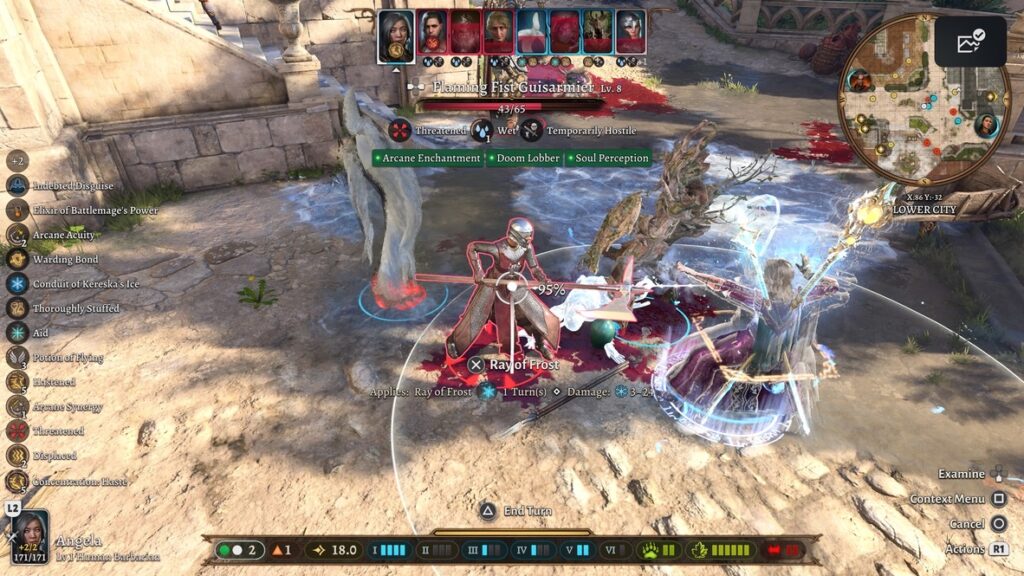The height and width of the screenshot is (576, 1024).
Task: Click the chart overlay icon with checkmark
Action: (971, 41)
